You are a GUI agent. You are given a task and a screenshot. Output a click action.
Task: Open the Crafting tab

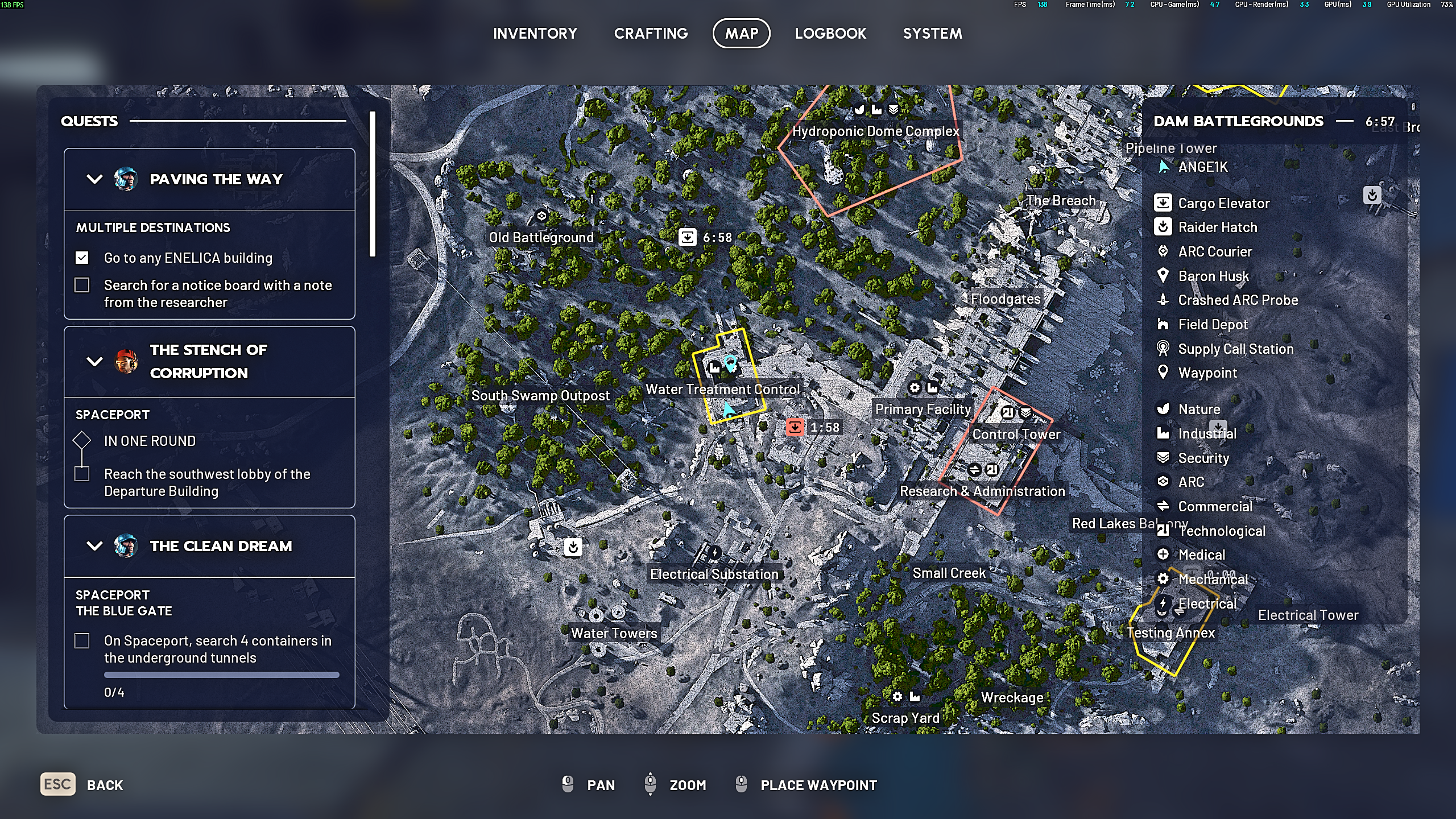(x=651, y=34)
